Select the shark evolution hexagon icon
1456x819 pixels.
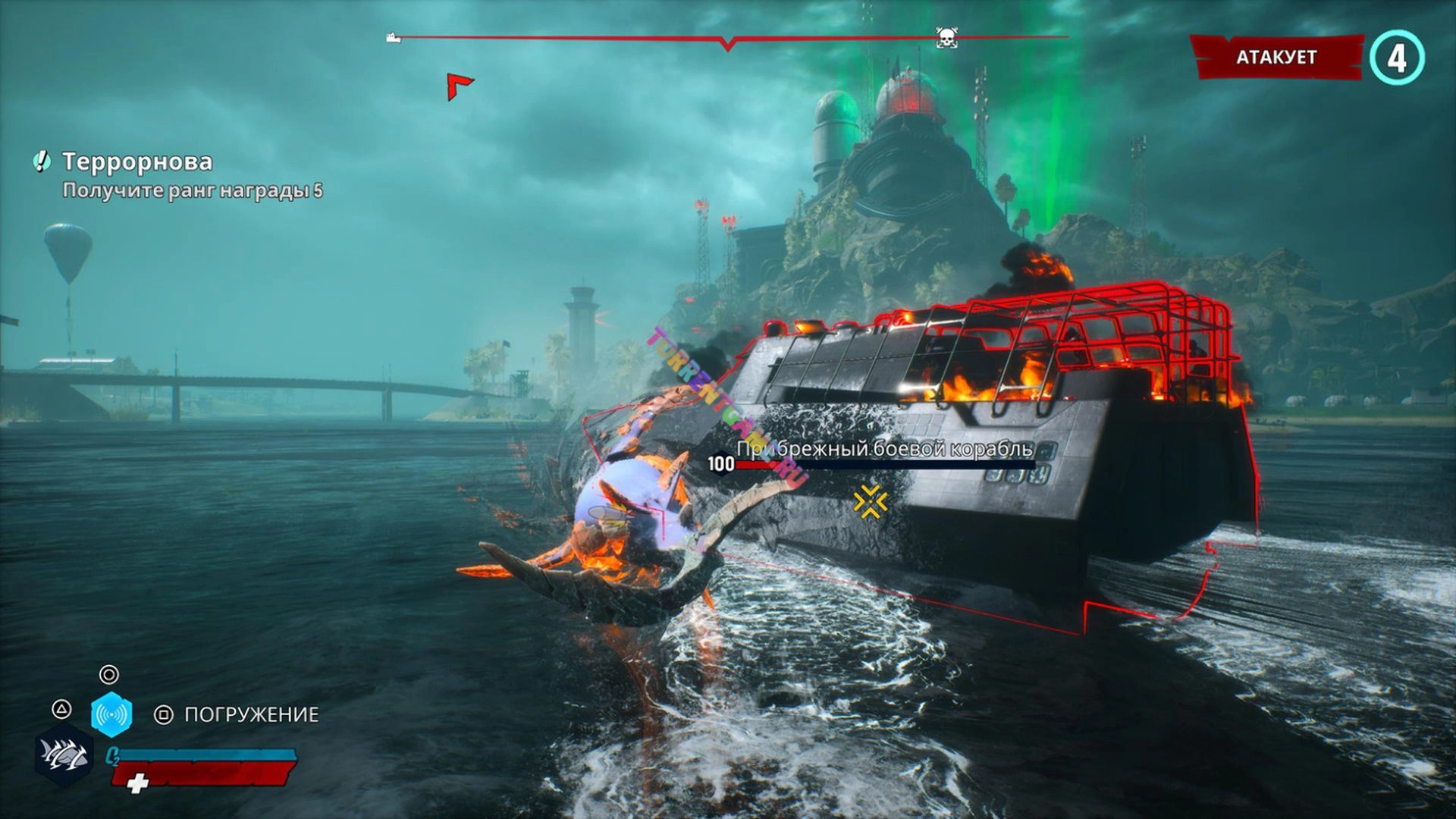click(x=64, y=755)
